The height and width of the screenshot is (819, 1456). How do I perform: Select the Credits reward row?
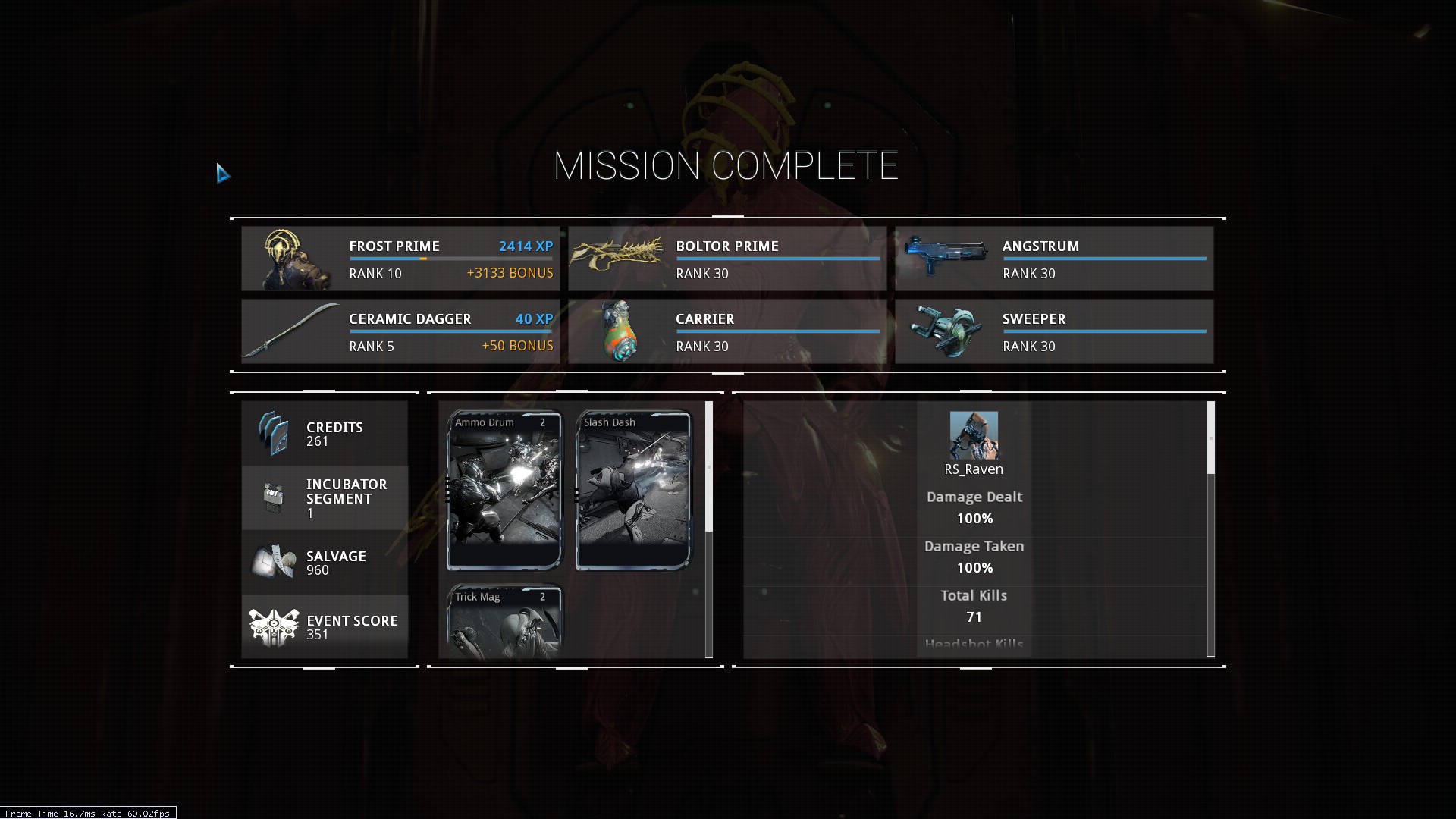pyautogui.click(x=325, y=434)
